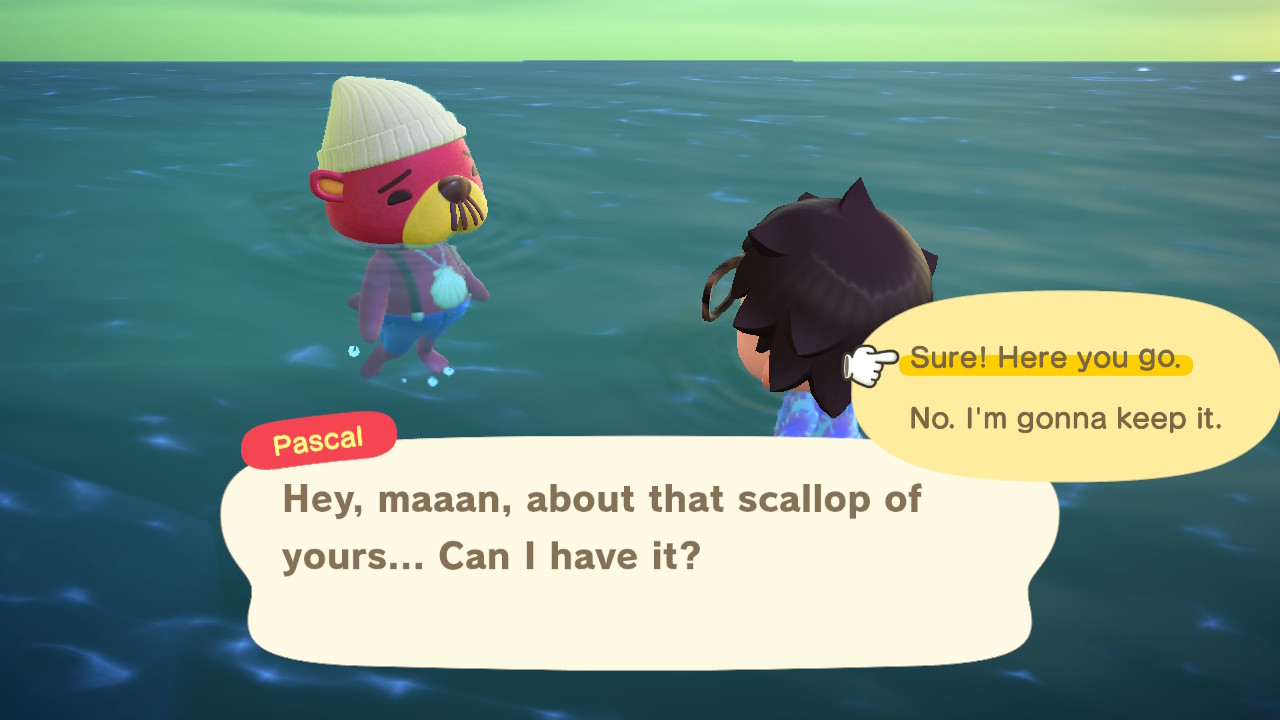Click the red Pascal name badge
The image size is (1280, 720).
click(318, 438)
